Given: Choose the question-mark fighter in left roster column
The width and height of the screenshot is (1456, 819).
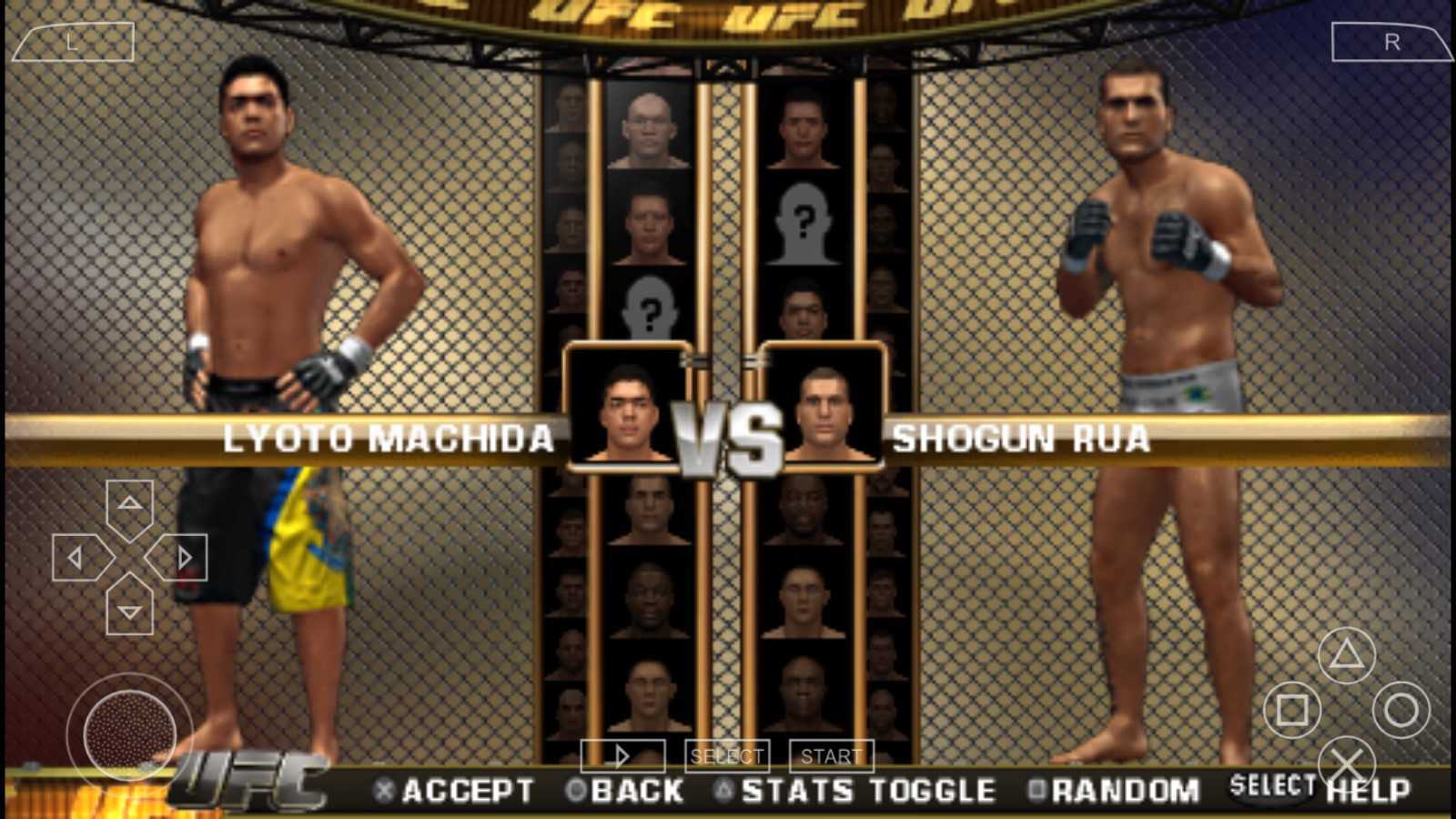Looking at the screenshot, I should coord(649,309).
